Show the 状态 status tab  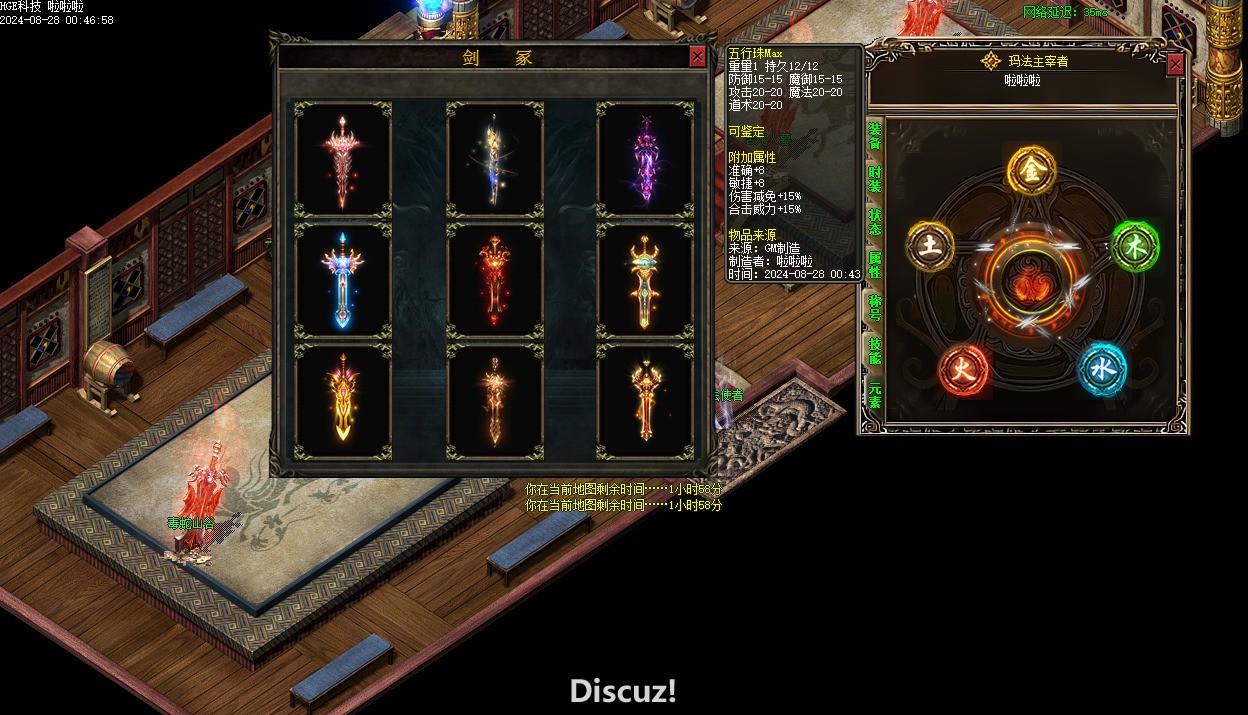[875, 222]
